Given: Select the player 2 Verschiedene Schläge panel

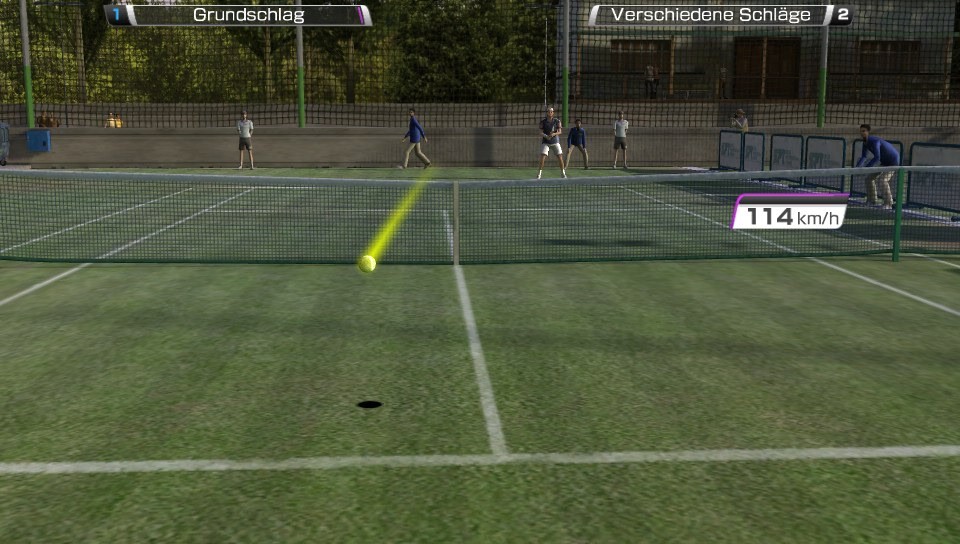Looking at the screenshot, I should 719,15.
